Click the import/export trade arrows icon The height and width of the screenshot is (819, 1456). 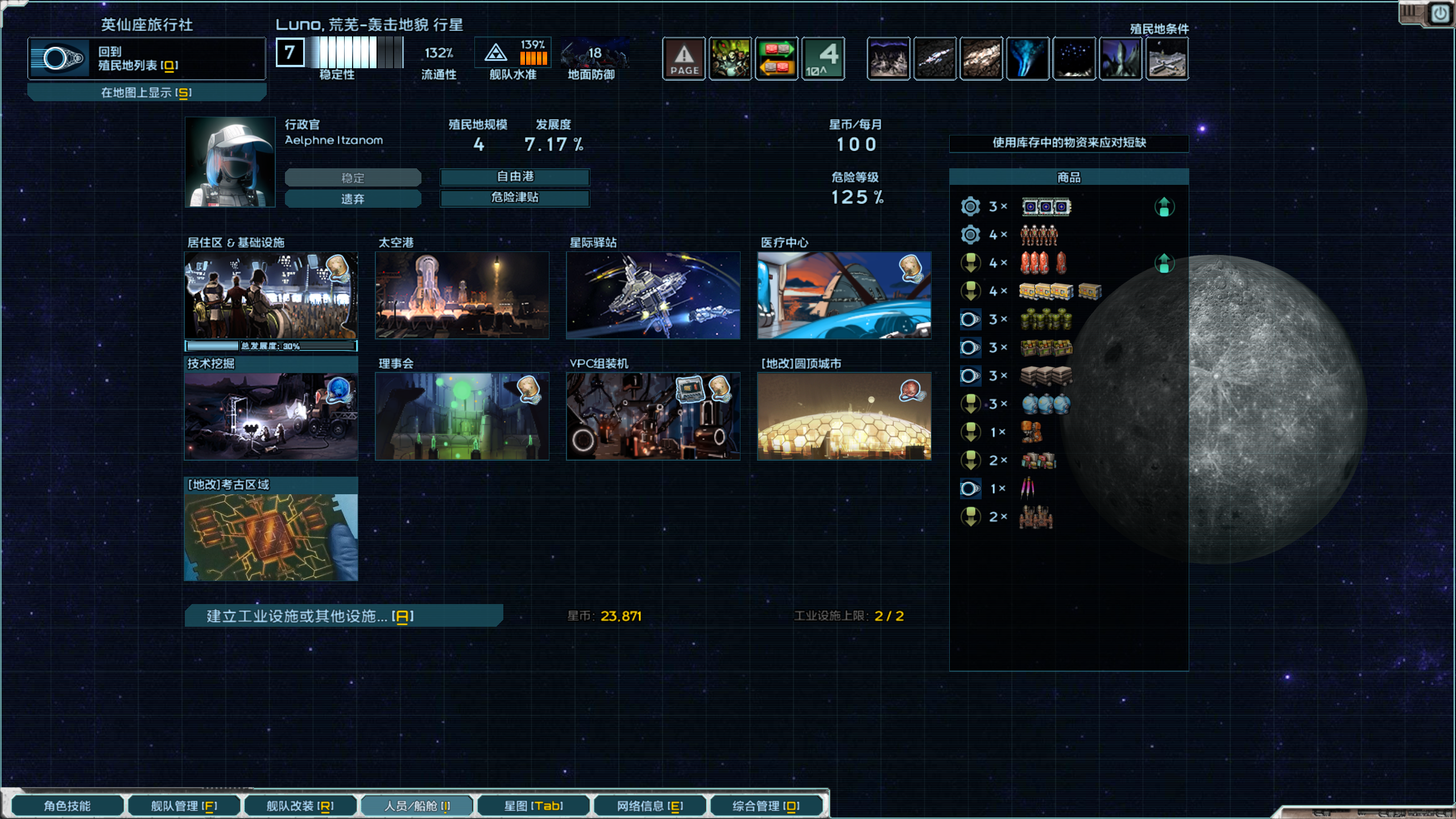776,58
